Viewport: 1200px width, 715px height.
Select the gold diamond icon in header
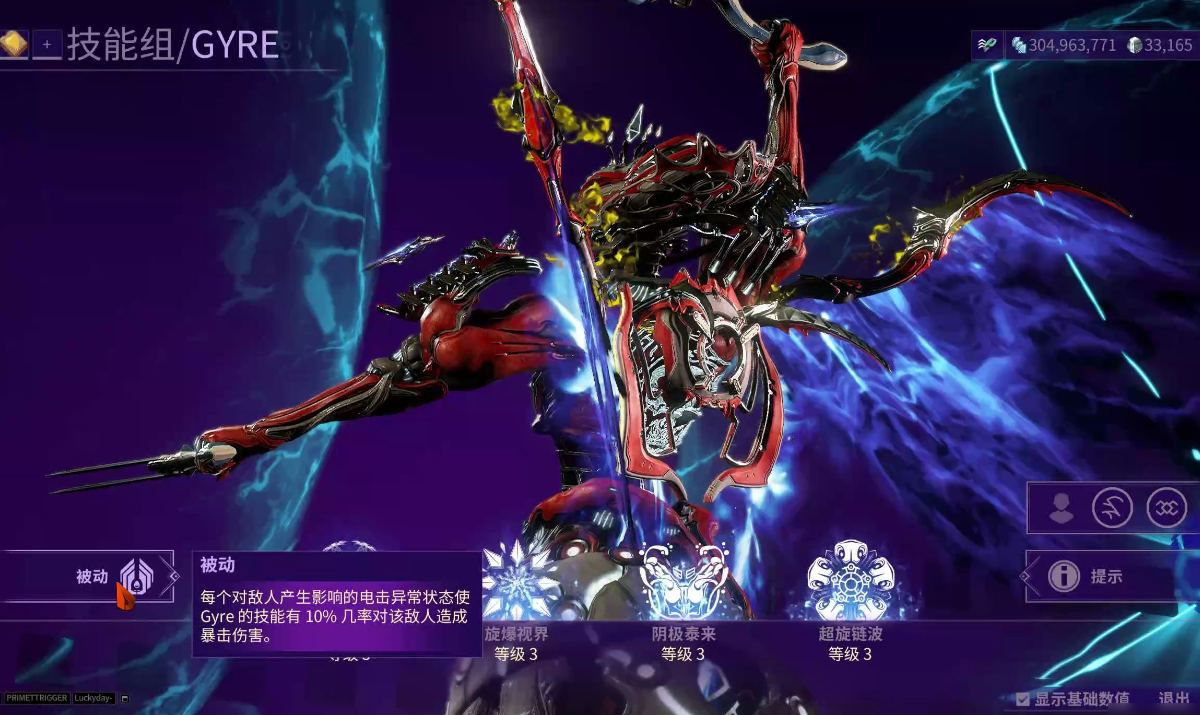pos(13,43)
